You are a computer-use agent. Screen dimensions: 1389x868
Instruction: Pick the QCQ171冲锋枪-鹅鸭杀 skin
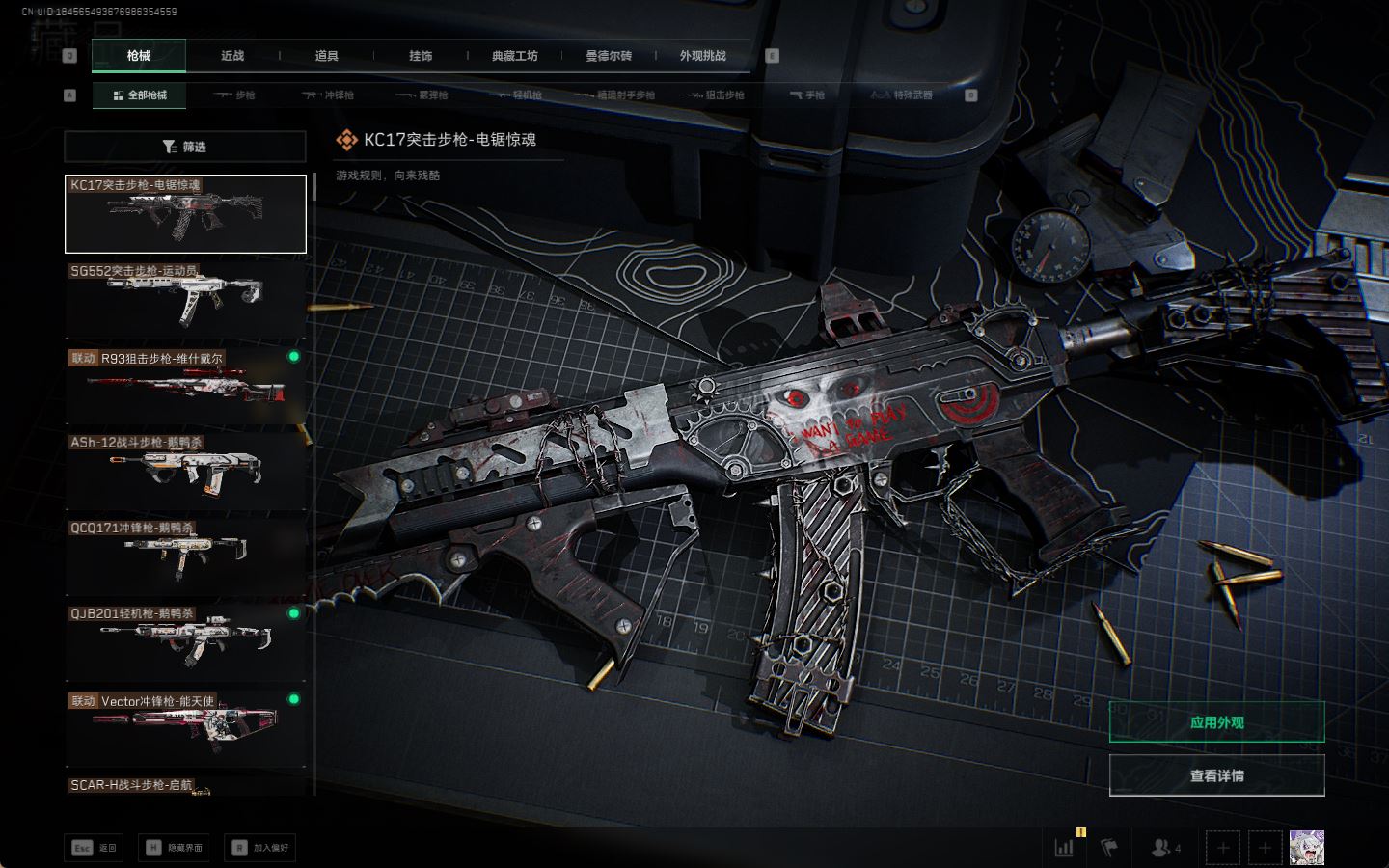(x=185, y=556)
